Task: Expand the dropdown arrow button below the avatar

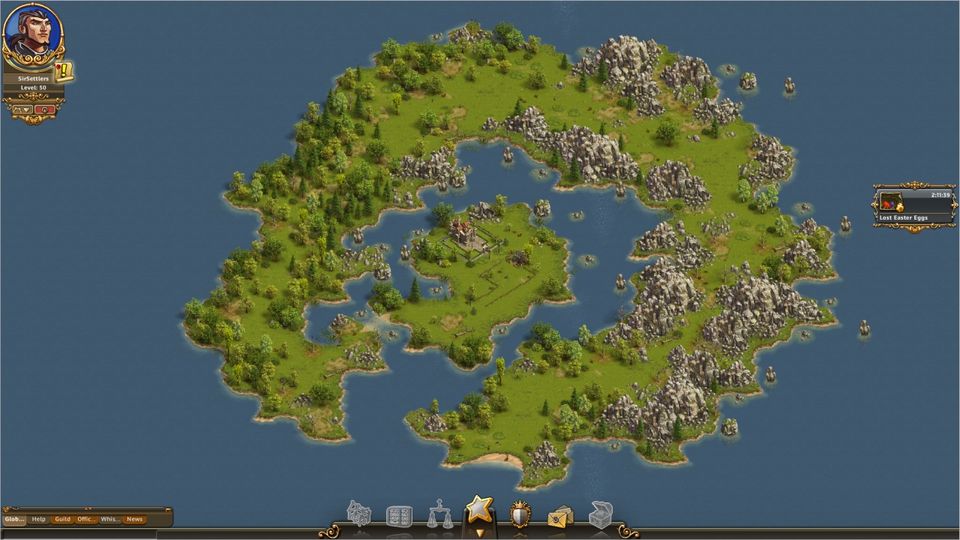Action: tap(22, 109)
